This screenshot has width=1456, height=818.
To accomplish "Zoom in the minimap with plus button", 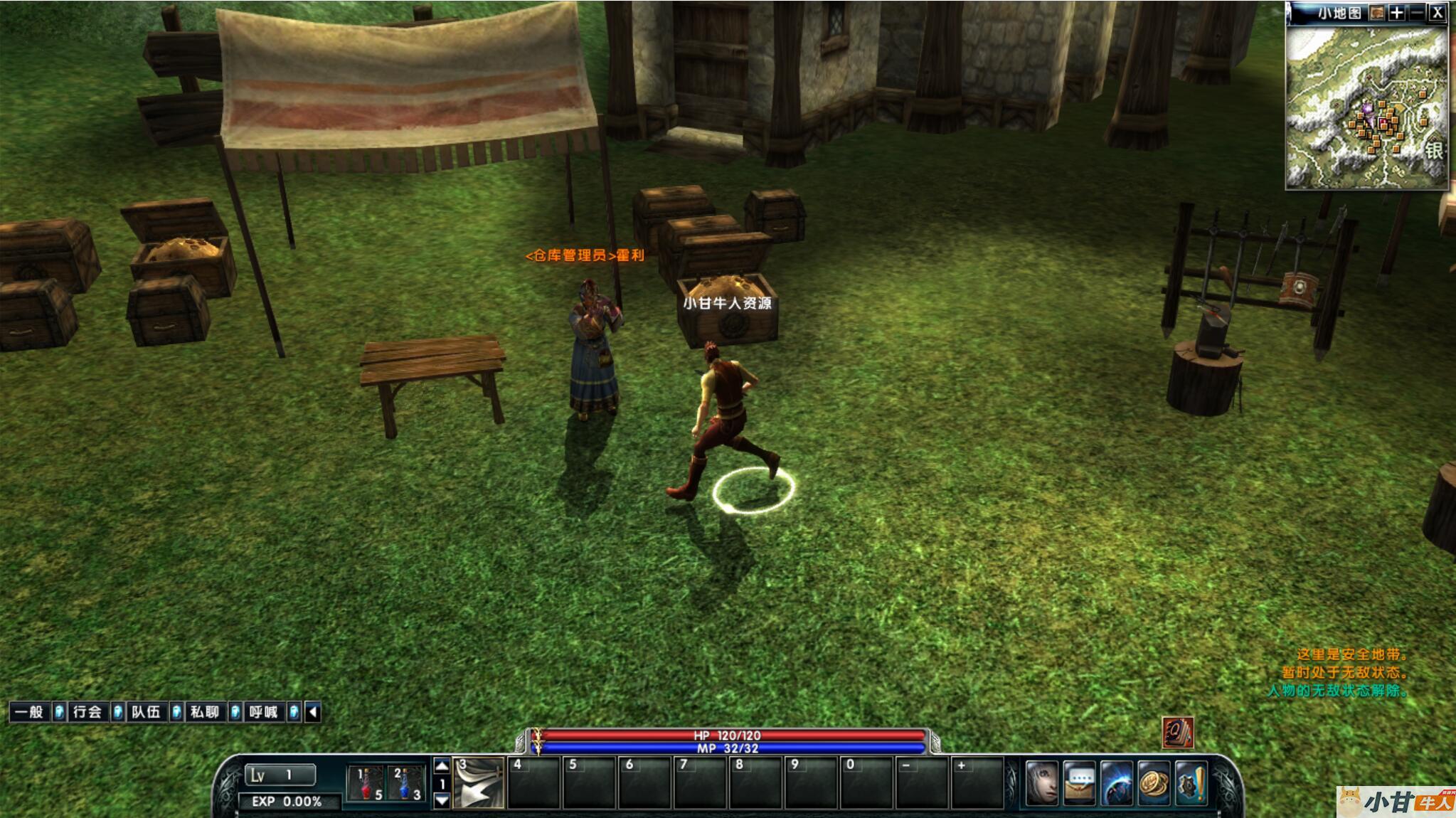I will pyautogui.click(x=1397, y=13).
